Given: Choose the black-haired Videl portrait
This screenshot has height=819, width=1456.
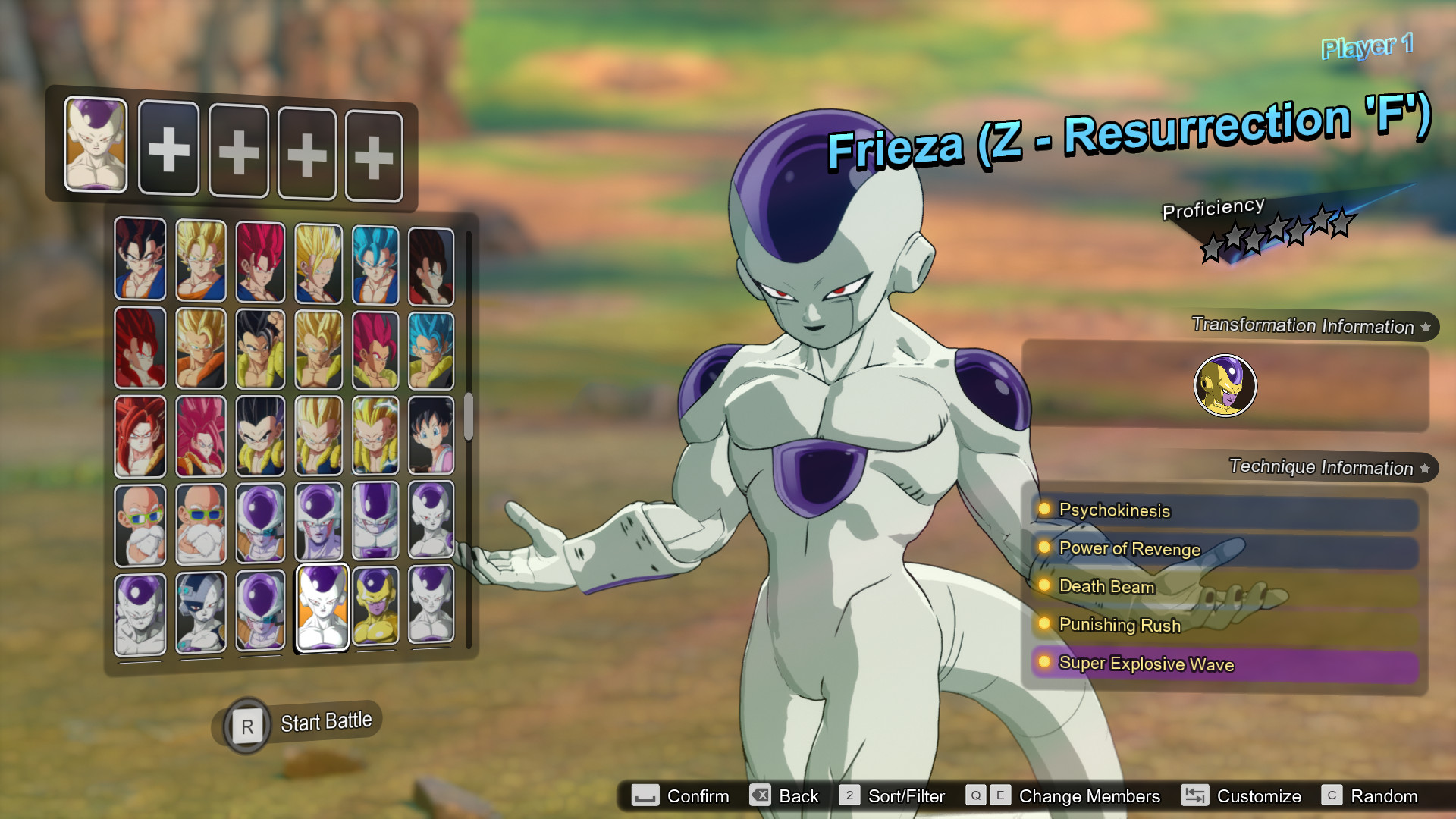Looking at the screenshot, I should pyautogui.click(x=431, y=435).
